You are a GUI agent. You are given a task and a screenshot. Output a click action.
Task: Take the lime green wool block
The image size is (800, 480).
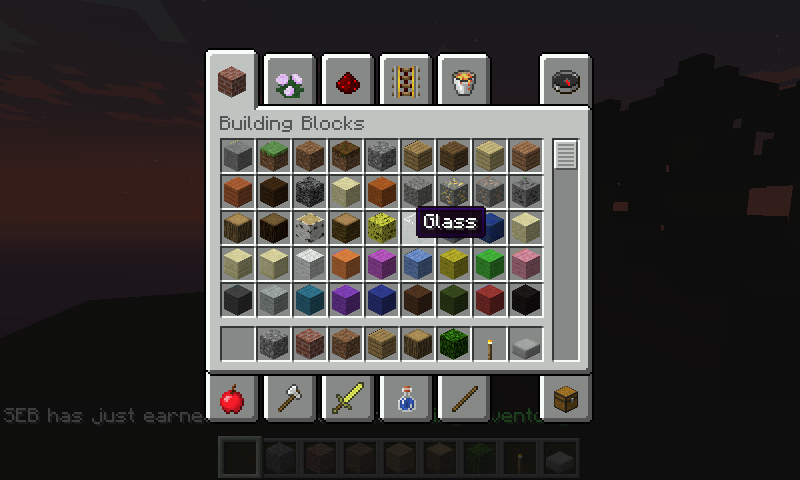(489, 264)
